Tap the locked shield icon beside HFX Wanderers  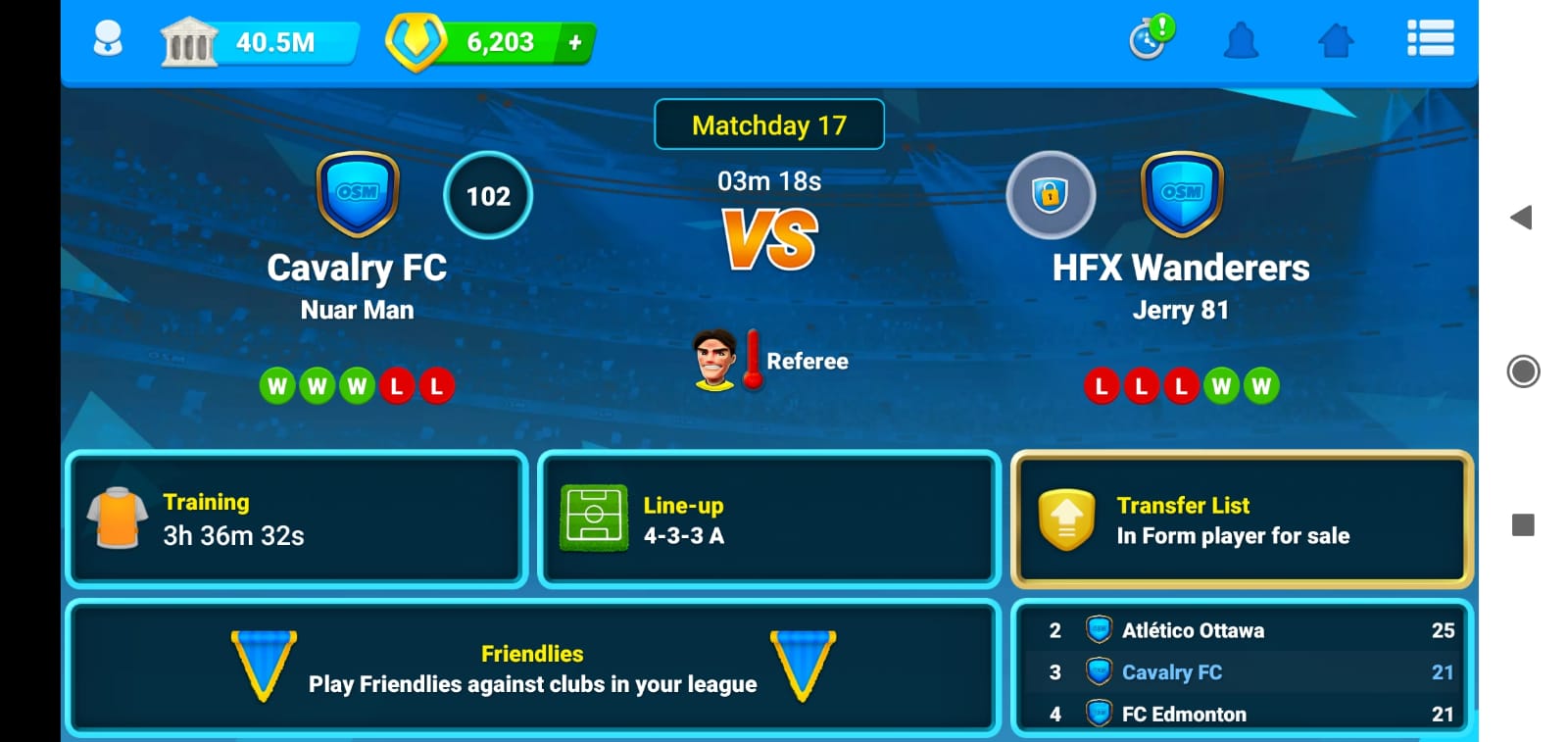point(1050,195)
